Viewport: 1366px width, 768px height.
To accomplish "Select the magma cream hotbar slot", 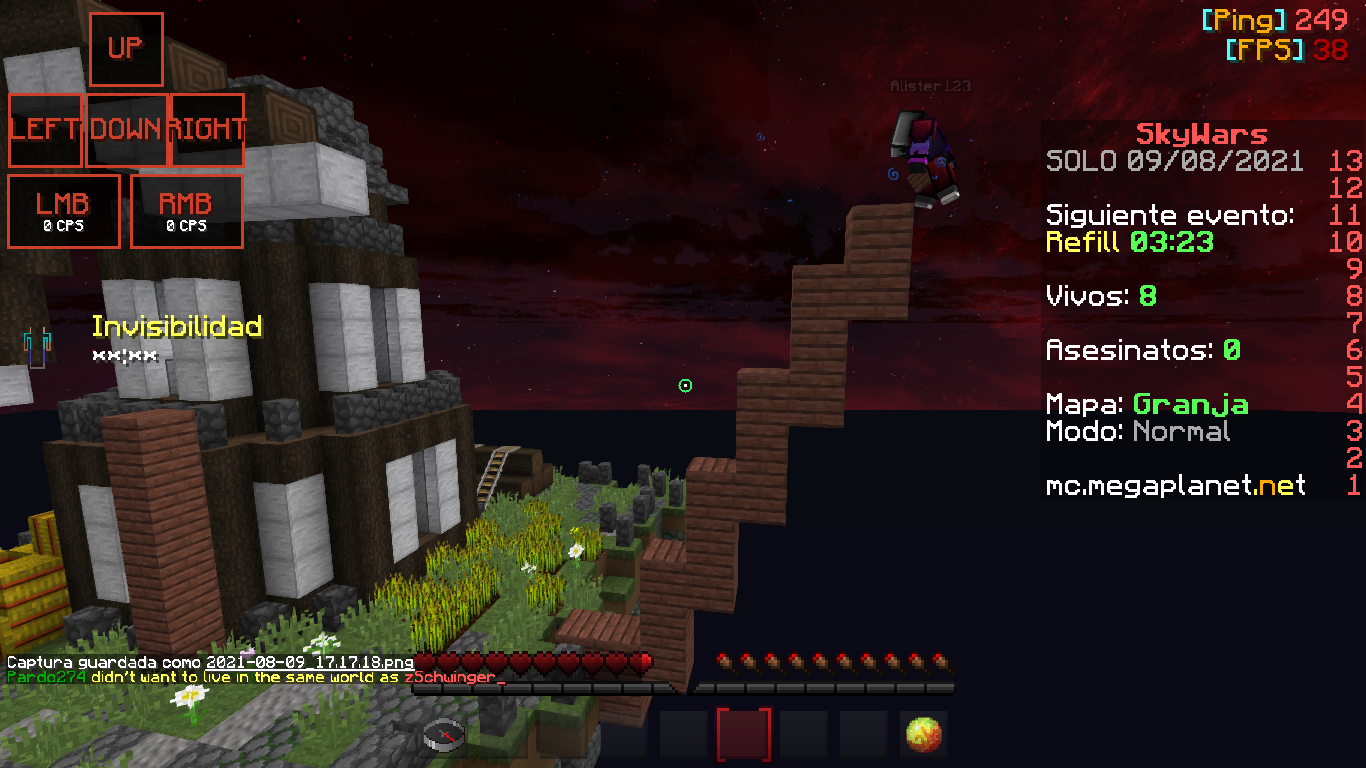I will tap(923, 735).
